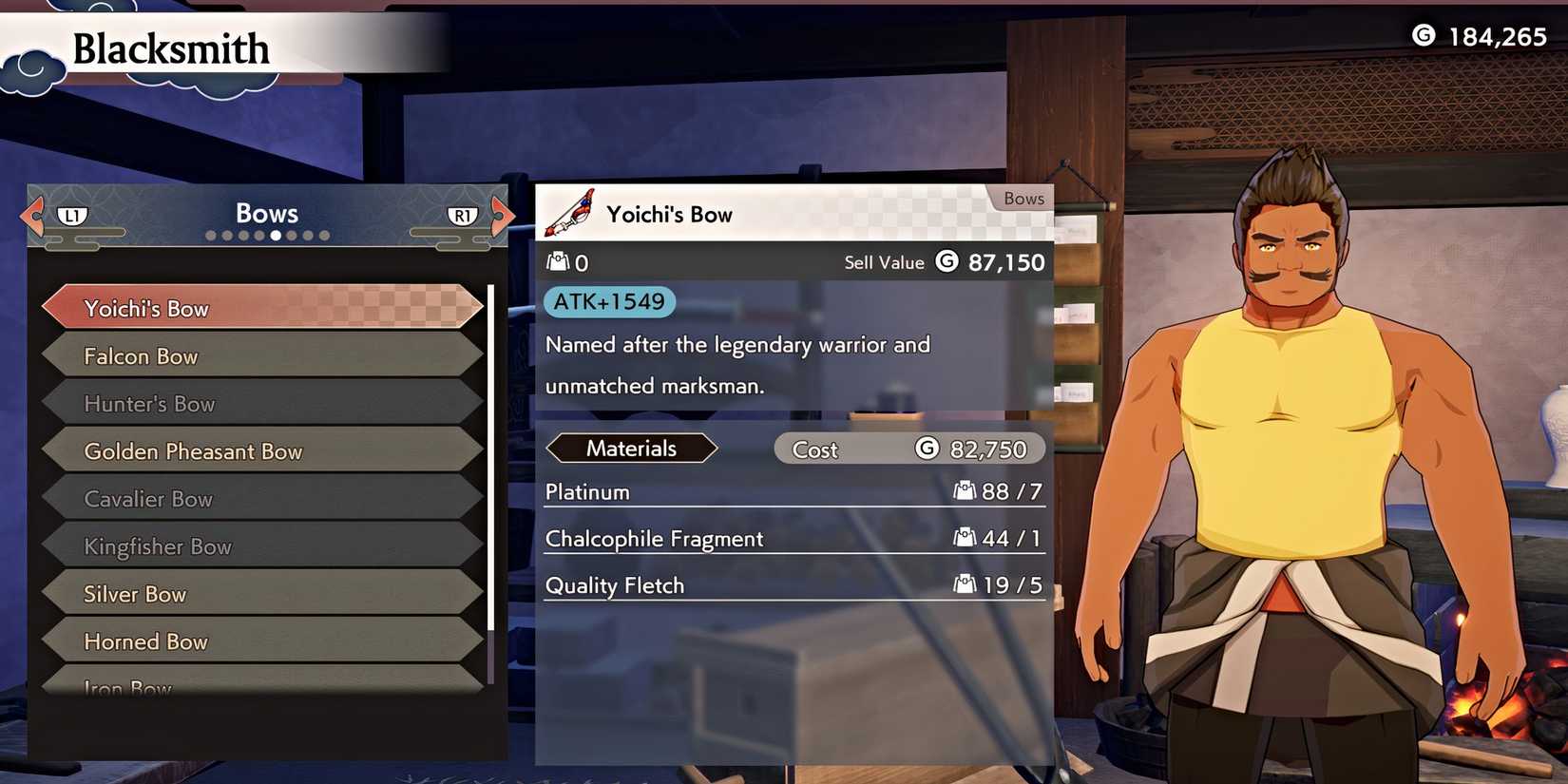Click the right red arrow for next category

[x=505, y=217]
